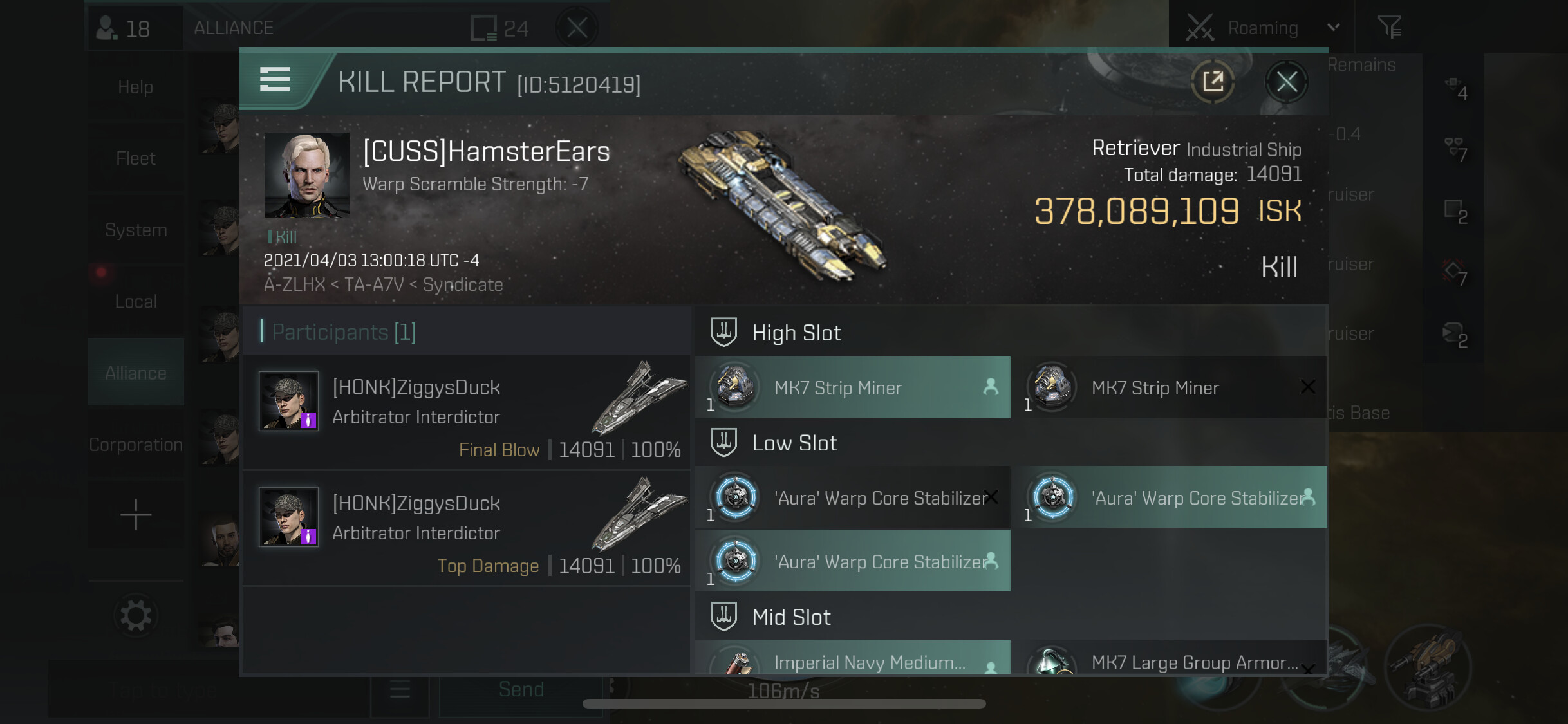Add a new chat channel
Image resolution: width=1568 pixels, height=724 pixels.
coord(135,515)
